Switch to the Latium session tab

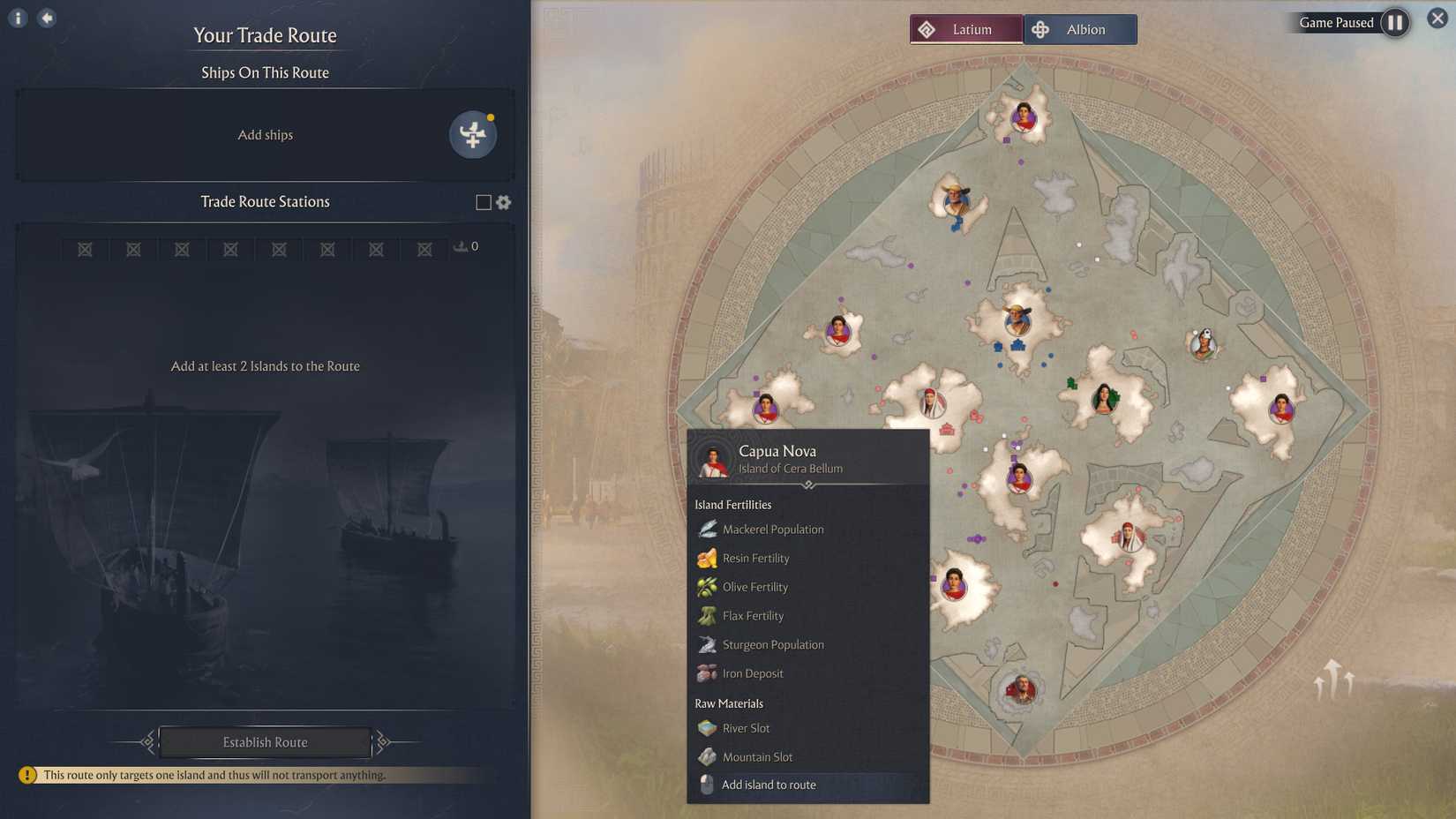[966, 28]
